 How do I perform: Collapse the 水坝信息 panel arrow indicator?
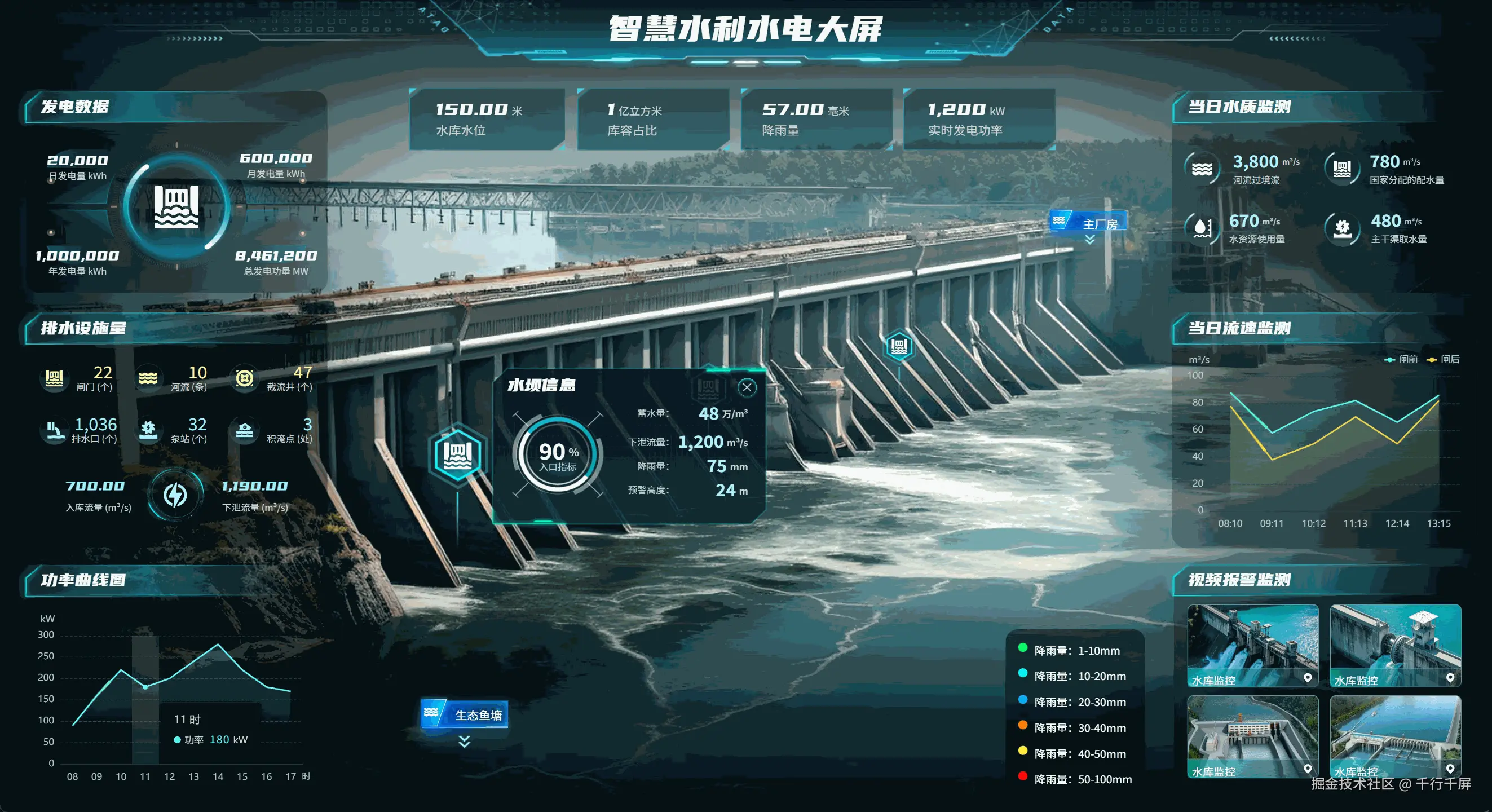click(747, 387)
